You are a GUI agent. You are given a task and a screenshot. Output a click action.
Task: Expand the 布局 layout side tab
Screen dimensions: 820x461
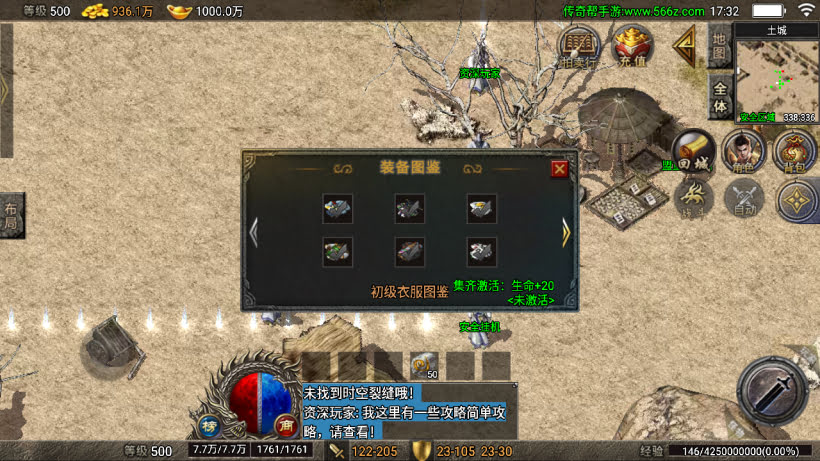[x=11, y=215]
